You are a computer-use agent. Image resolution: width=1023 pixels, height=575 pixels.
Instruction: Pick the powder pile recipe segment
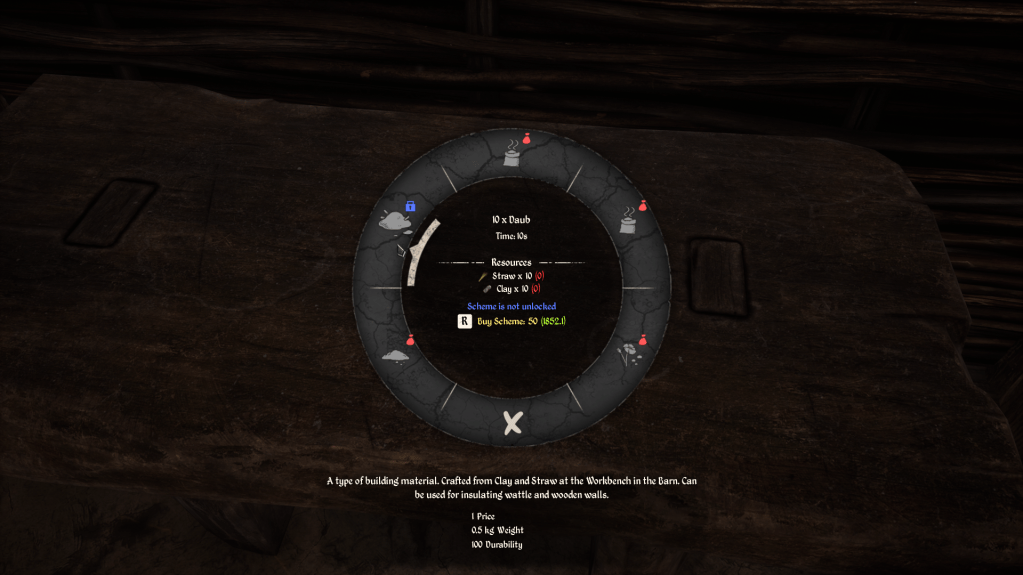tap(396, 355)
